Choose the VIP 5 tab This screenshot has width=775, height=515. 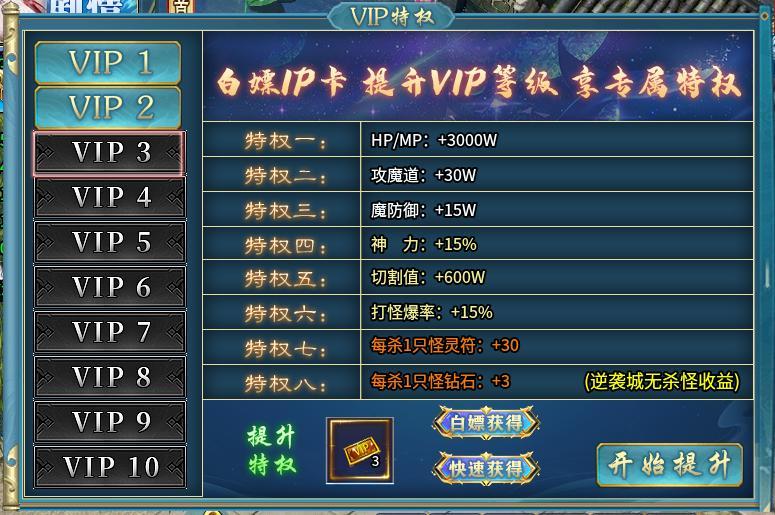[x=109, y=243]
